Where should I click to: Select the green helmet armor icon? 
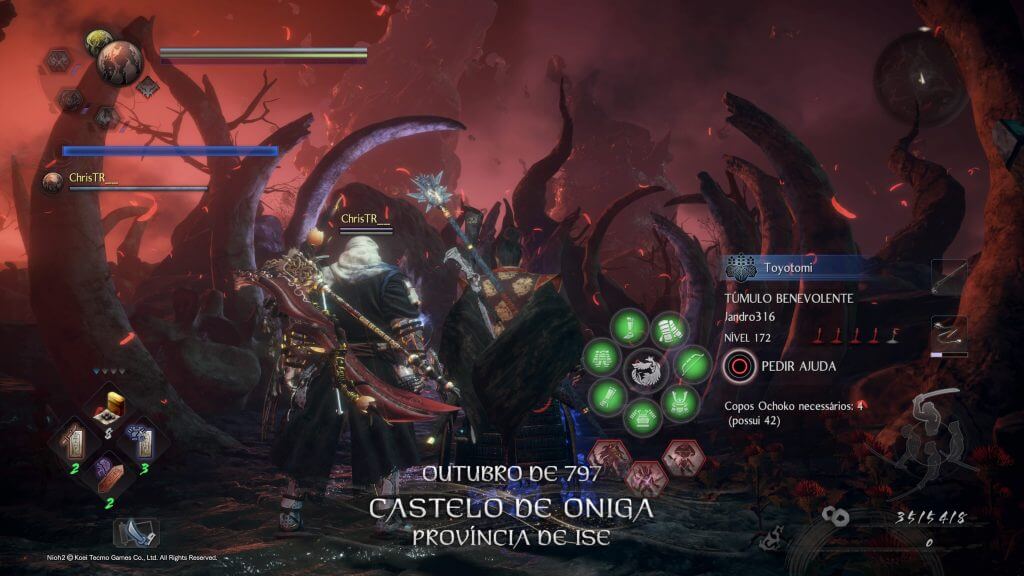point(679,400)
